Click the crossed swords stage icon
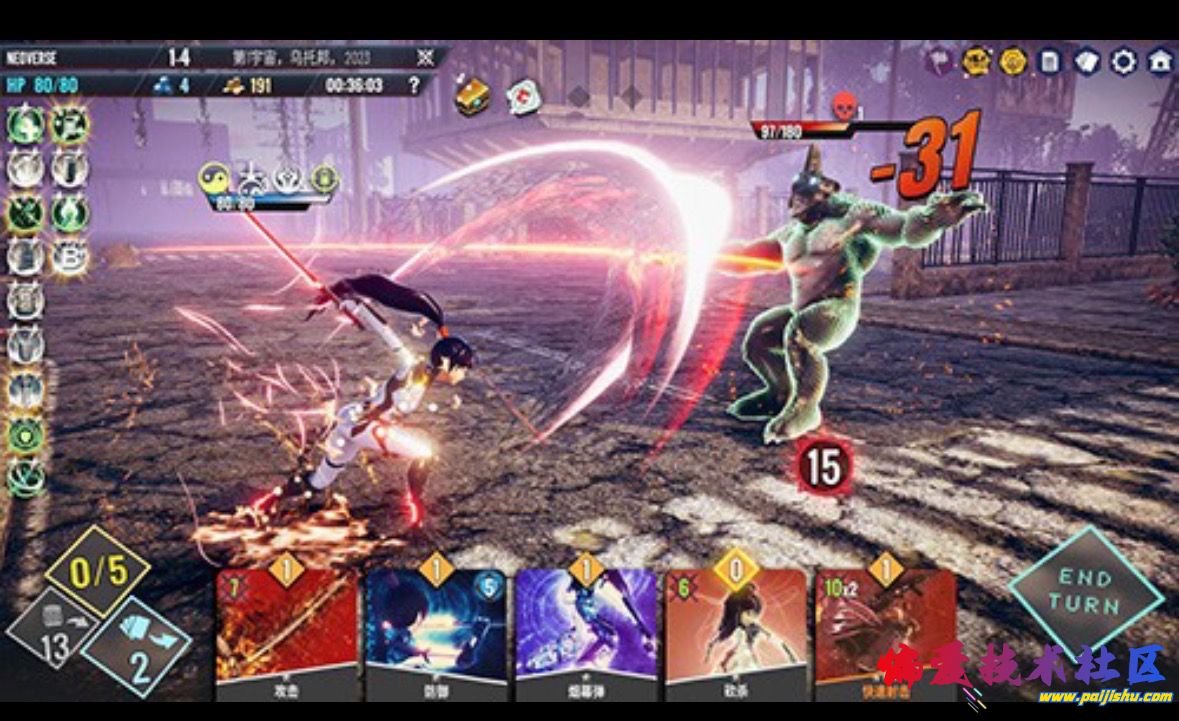Screen dimensions: 1179x721 click(x=425, y=57)
